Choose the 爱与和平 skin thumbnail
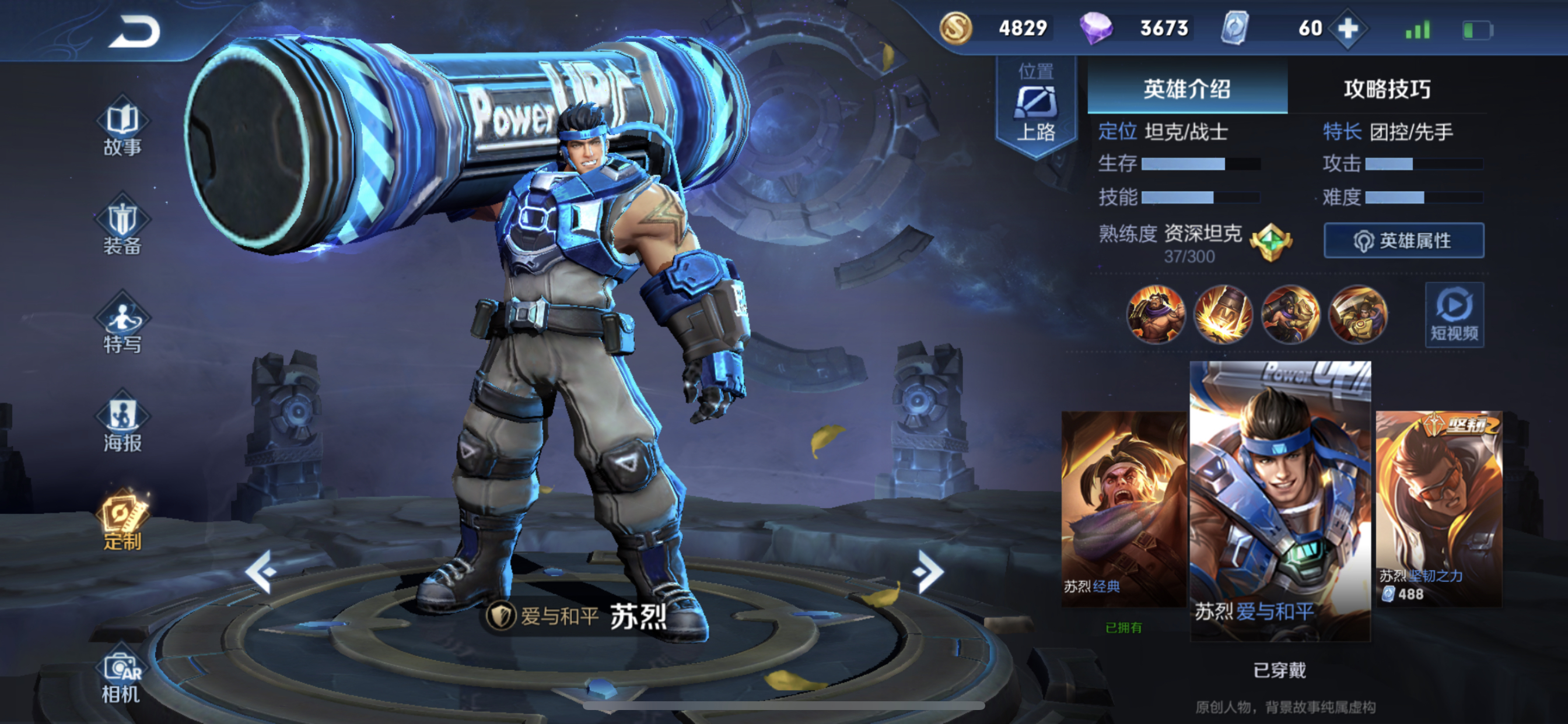 coord(1280,500)
